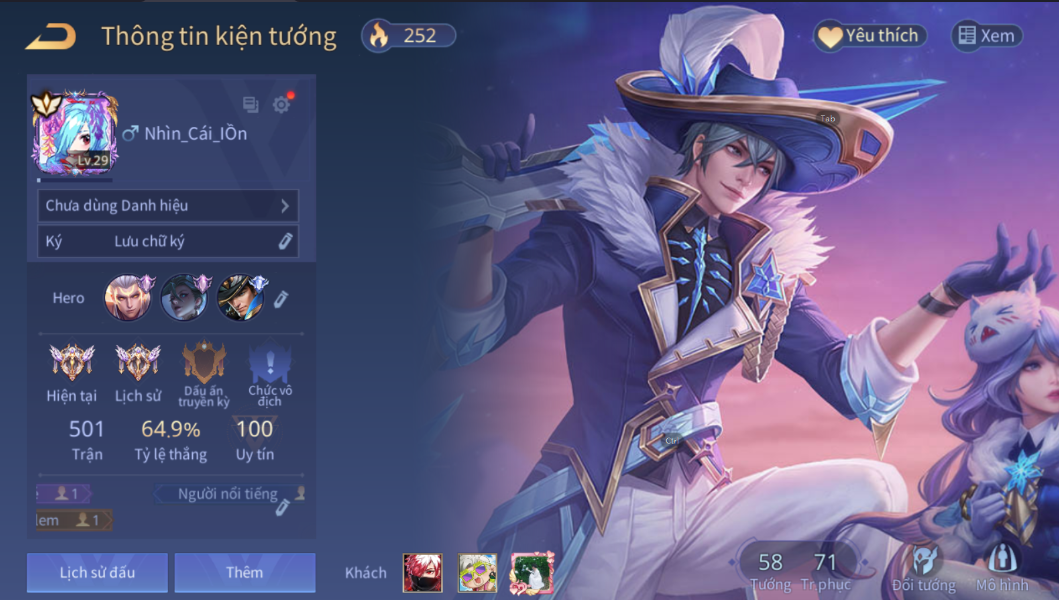This screenshot has width=1059, height=600.
Task: Open the Yêu thích favorites button
Action: [x=869, y=36]
